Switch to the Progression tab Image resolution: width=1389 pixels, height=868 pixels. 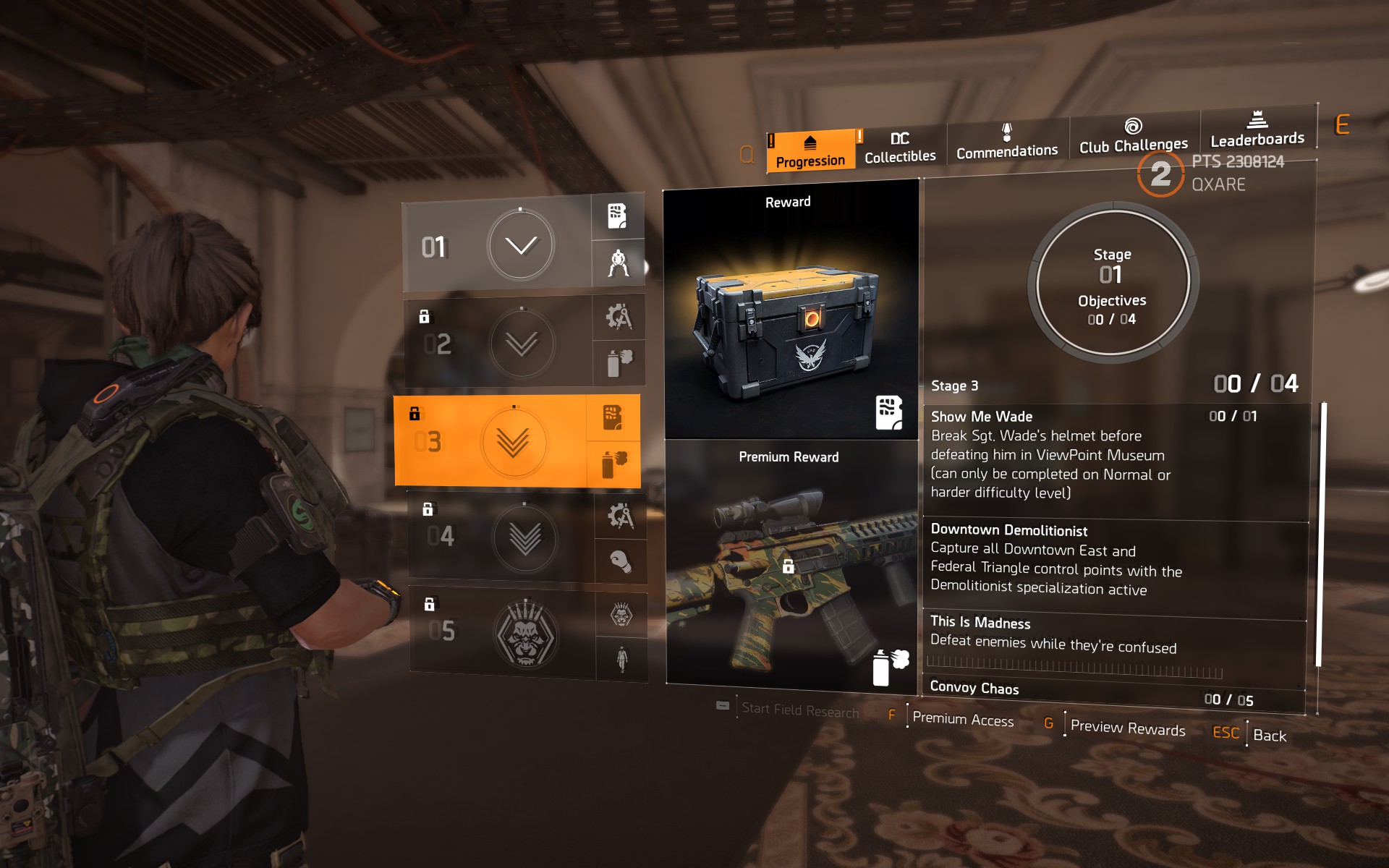click(x=810, y=152)
